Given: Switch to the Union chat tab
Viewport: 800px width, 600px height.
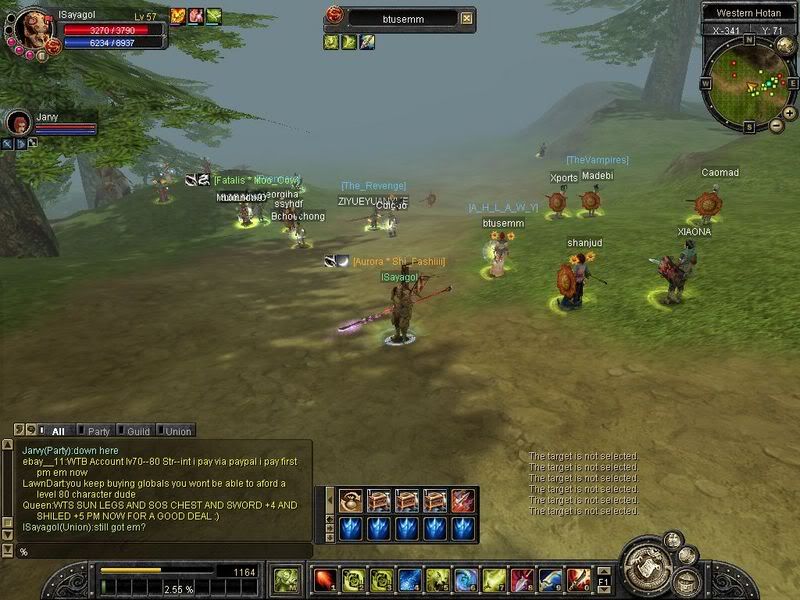Looking at the screenshot, I should [177, 431].
